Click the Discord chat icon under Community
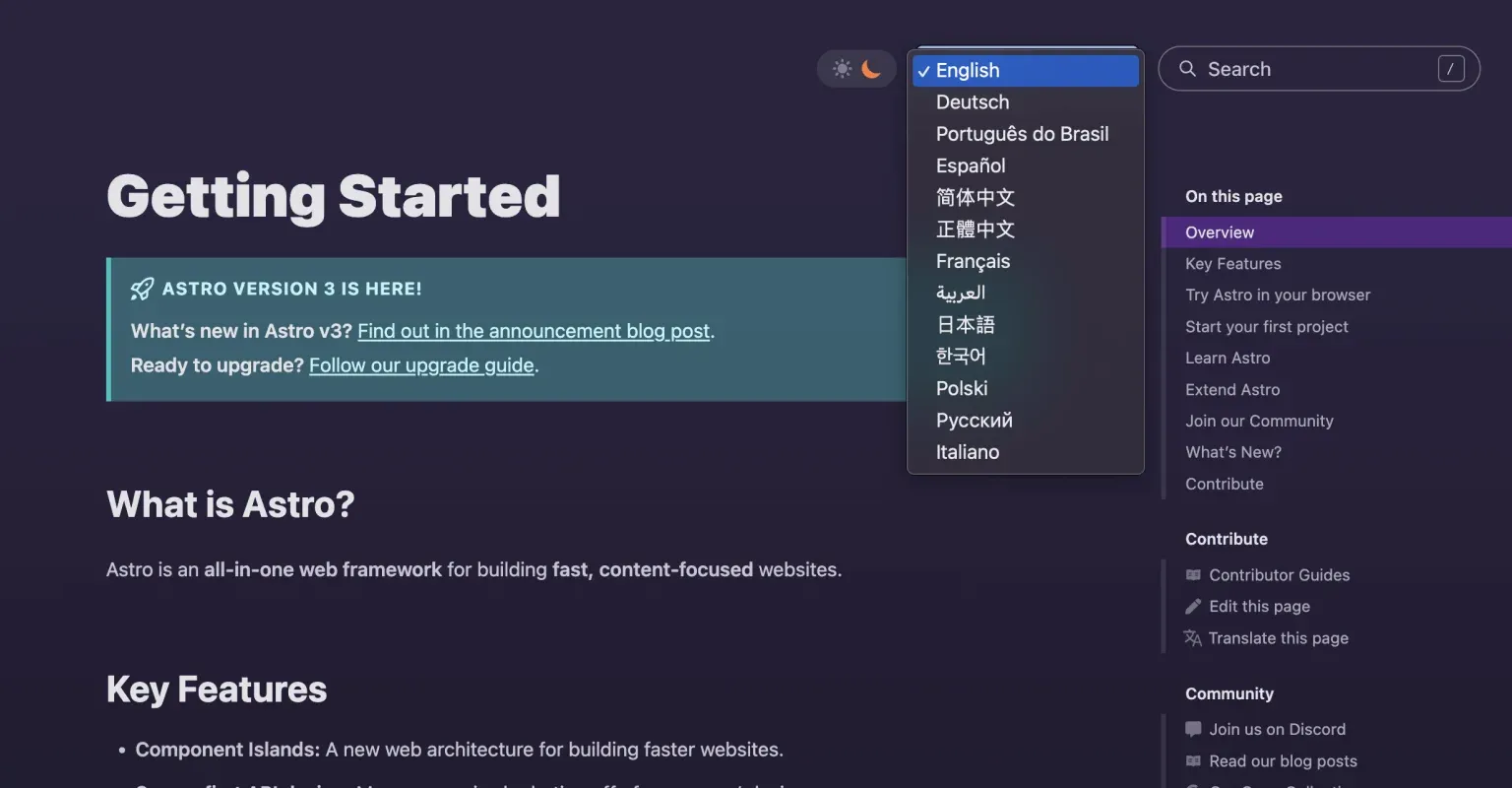Image resolution: width=1512 pixels, height=788 pixels. point(1192,729)
